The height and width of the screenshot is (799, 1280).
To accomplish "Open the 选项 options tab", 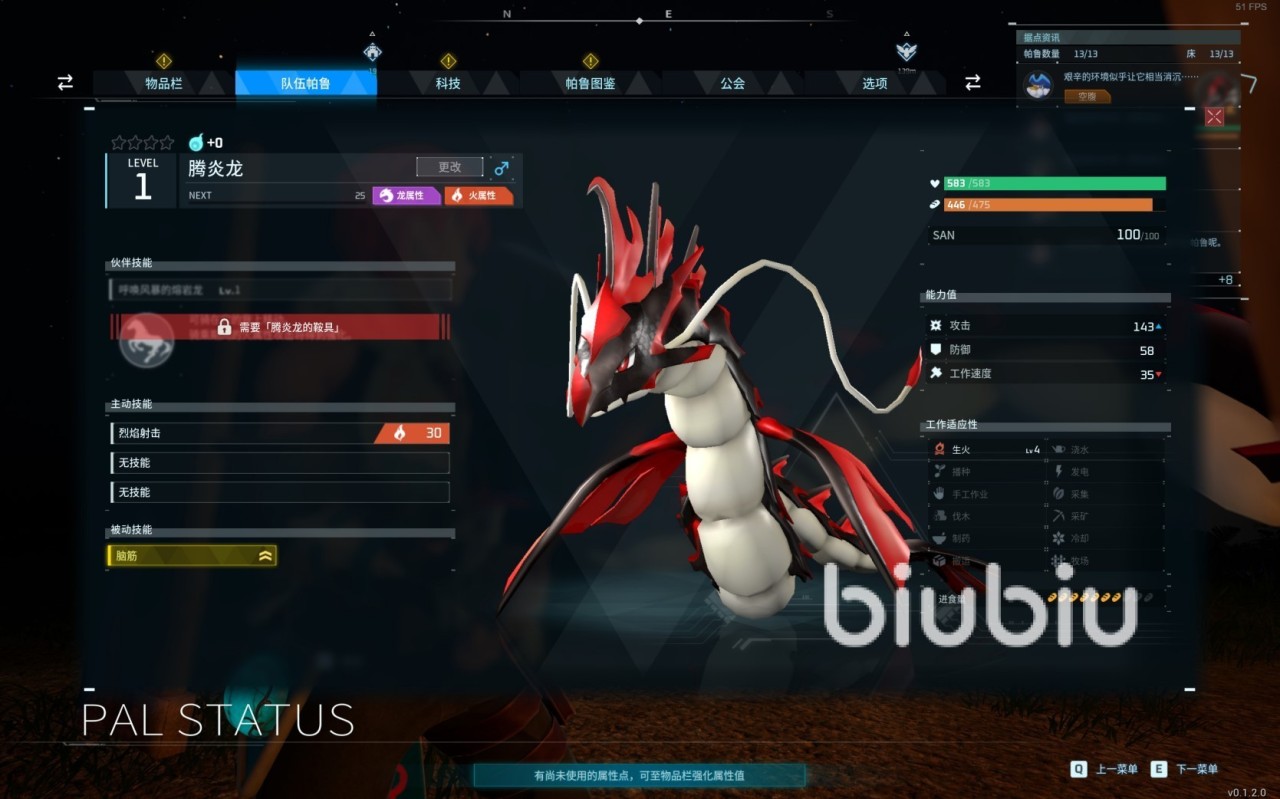I will tap(875, 84).
